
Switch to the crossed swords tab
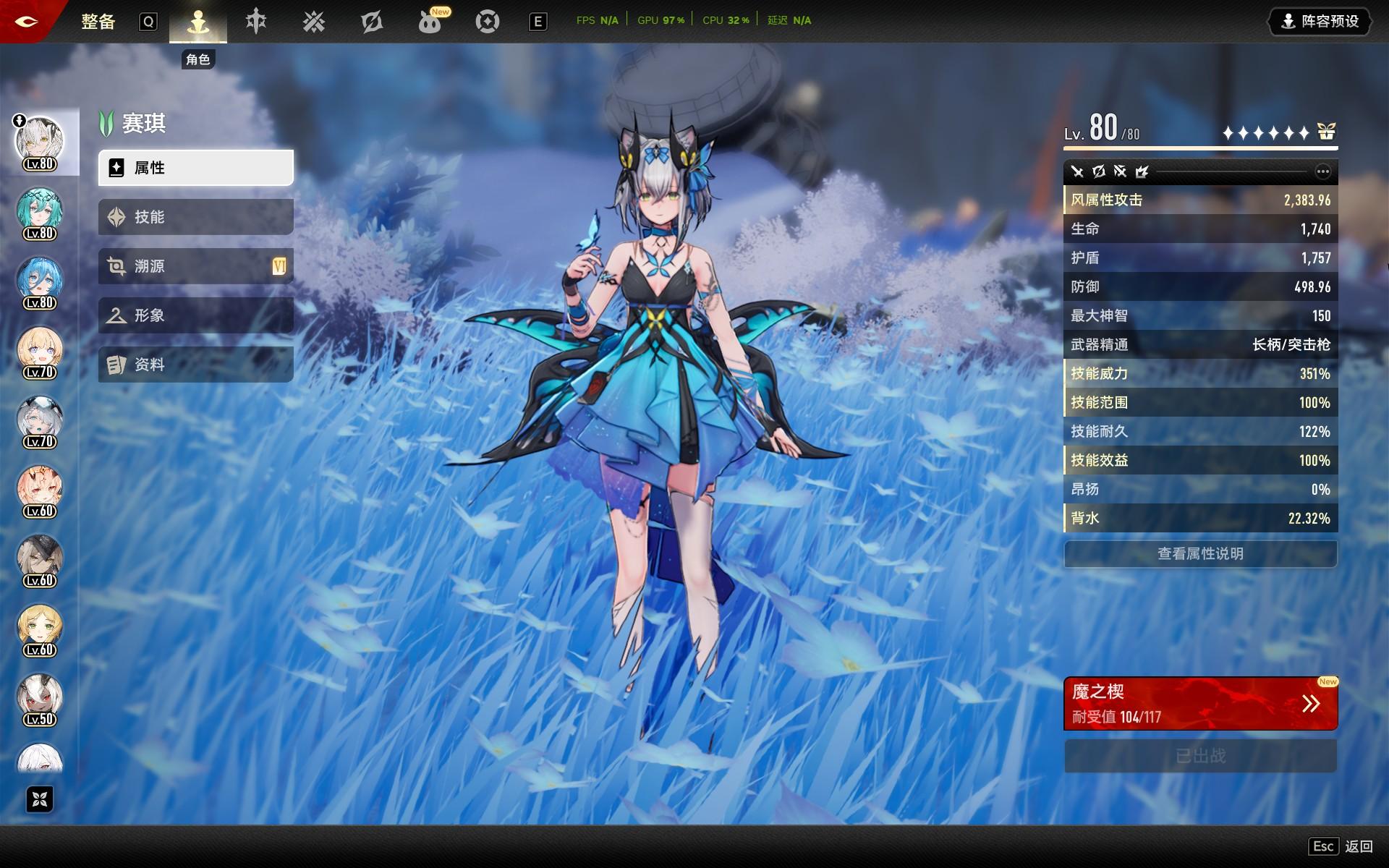[x=314, y=22]
